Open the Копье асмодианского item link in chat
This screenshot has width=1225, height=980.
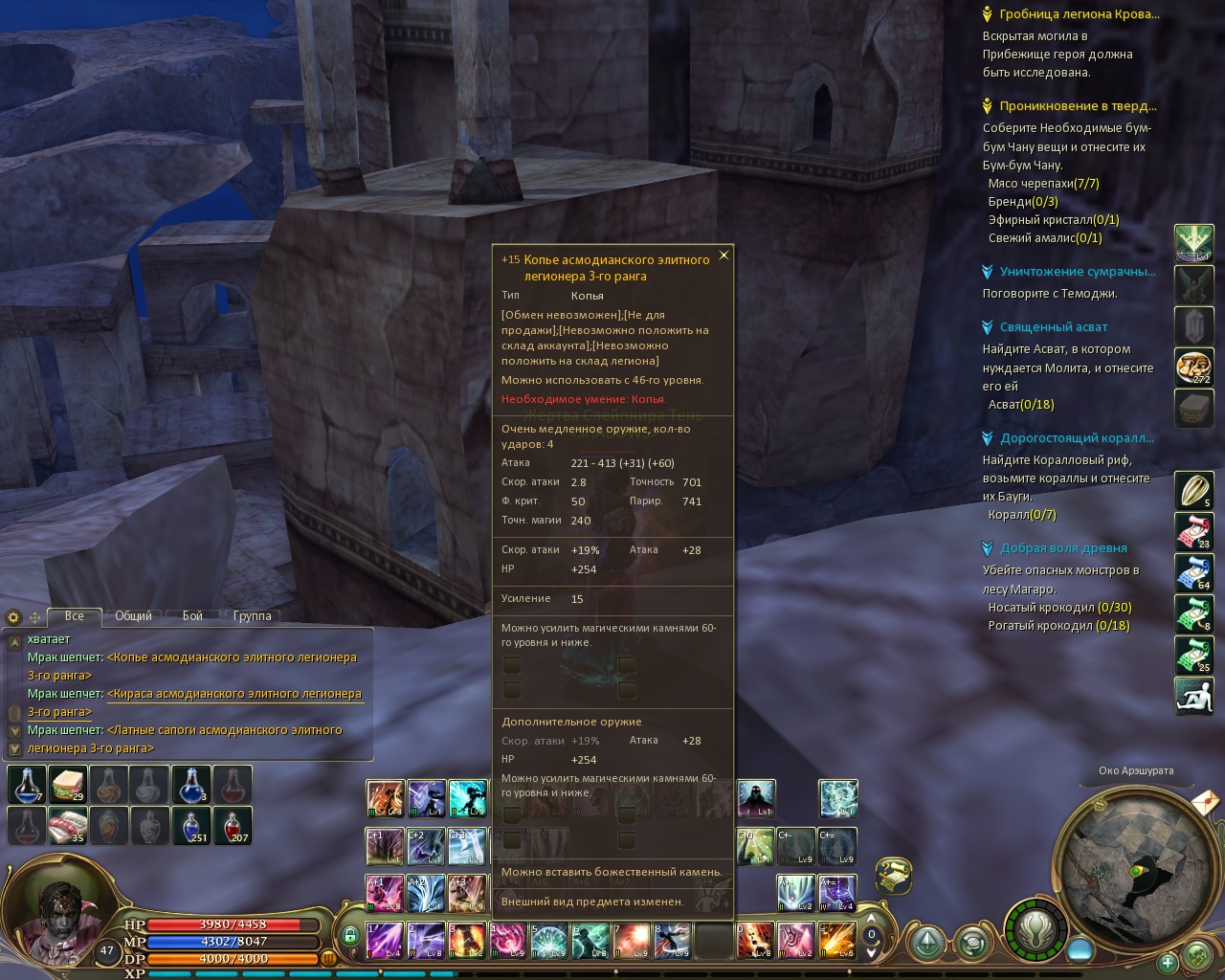click(232, 657)
